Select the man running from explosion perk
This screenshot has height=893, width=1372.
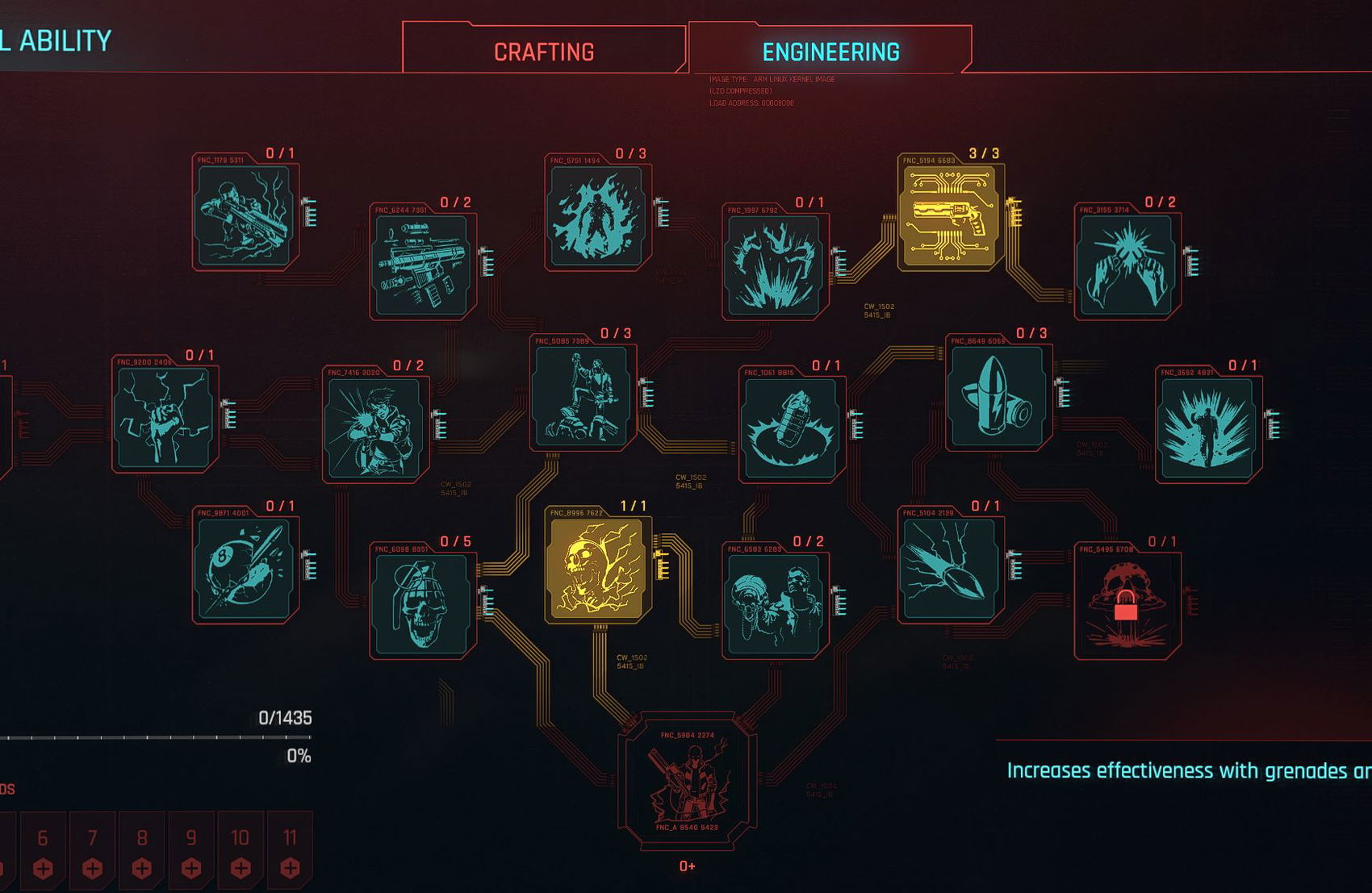[x=1207, y=428]
